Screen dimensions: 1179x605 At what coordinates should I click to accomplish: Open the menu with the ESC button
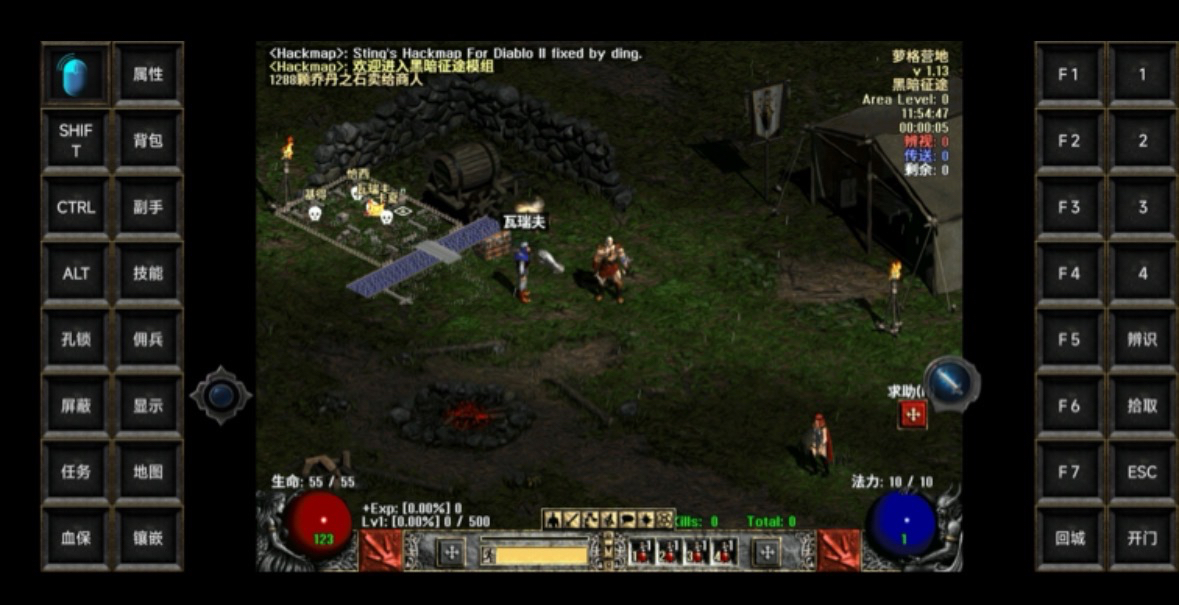pyautogui.click(x=1142, y=471)
